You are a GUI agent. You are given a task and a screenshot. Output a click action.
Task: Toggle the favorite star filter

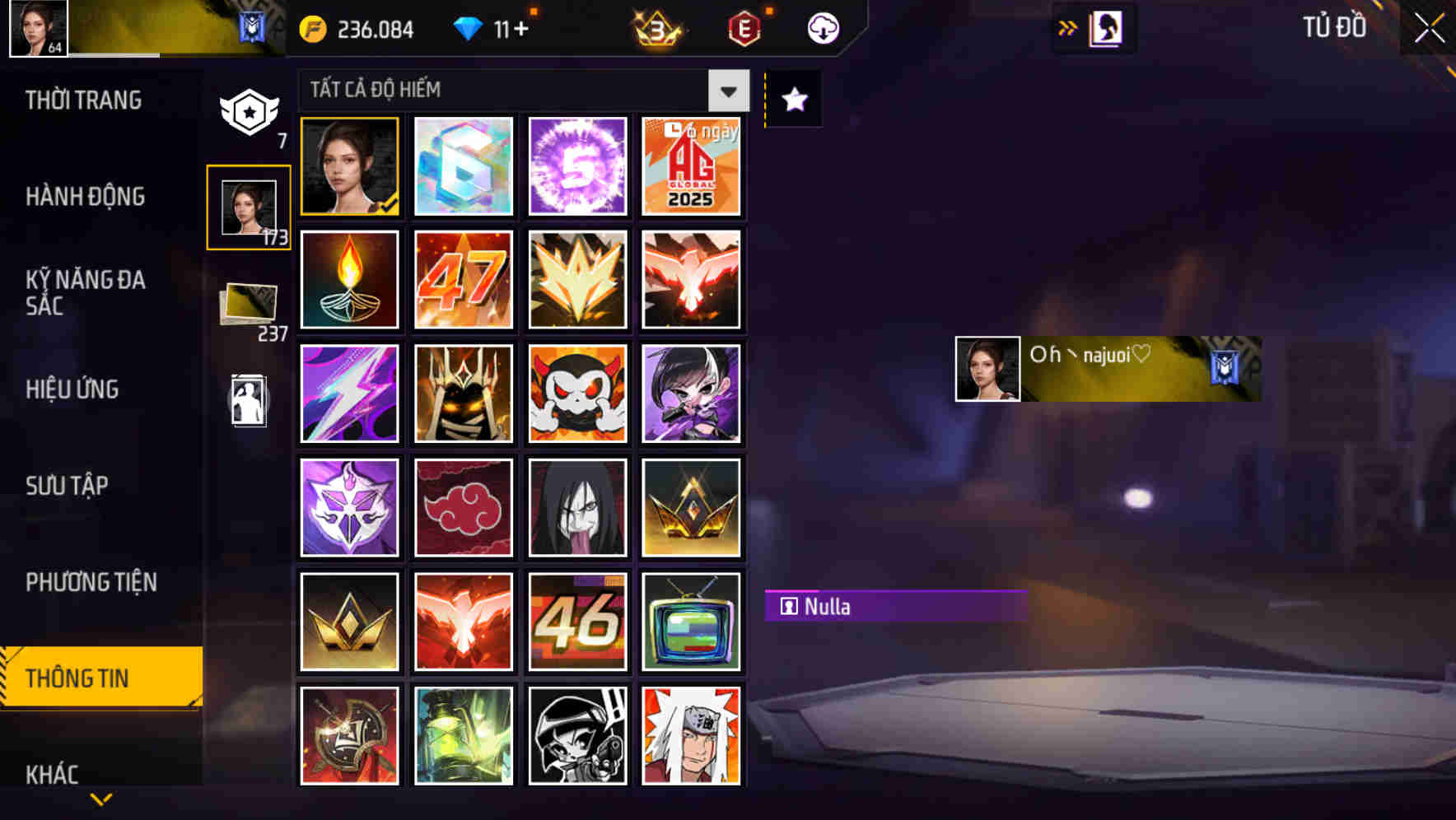[x=793, y=100]
